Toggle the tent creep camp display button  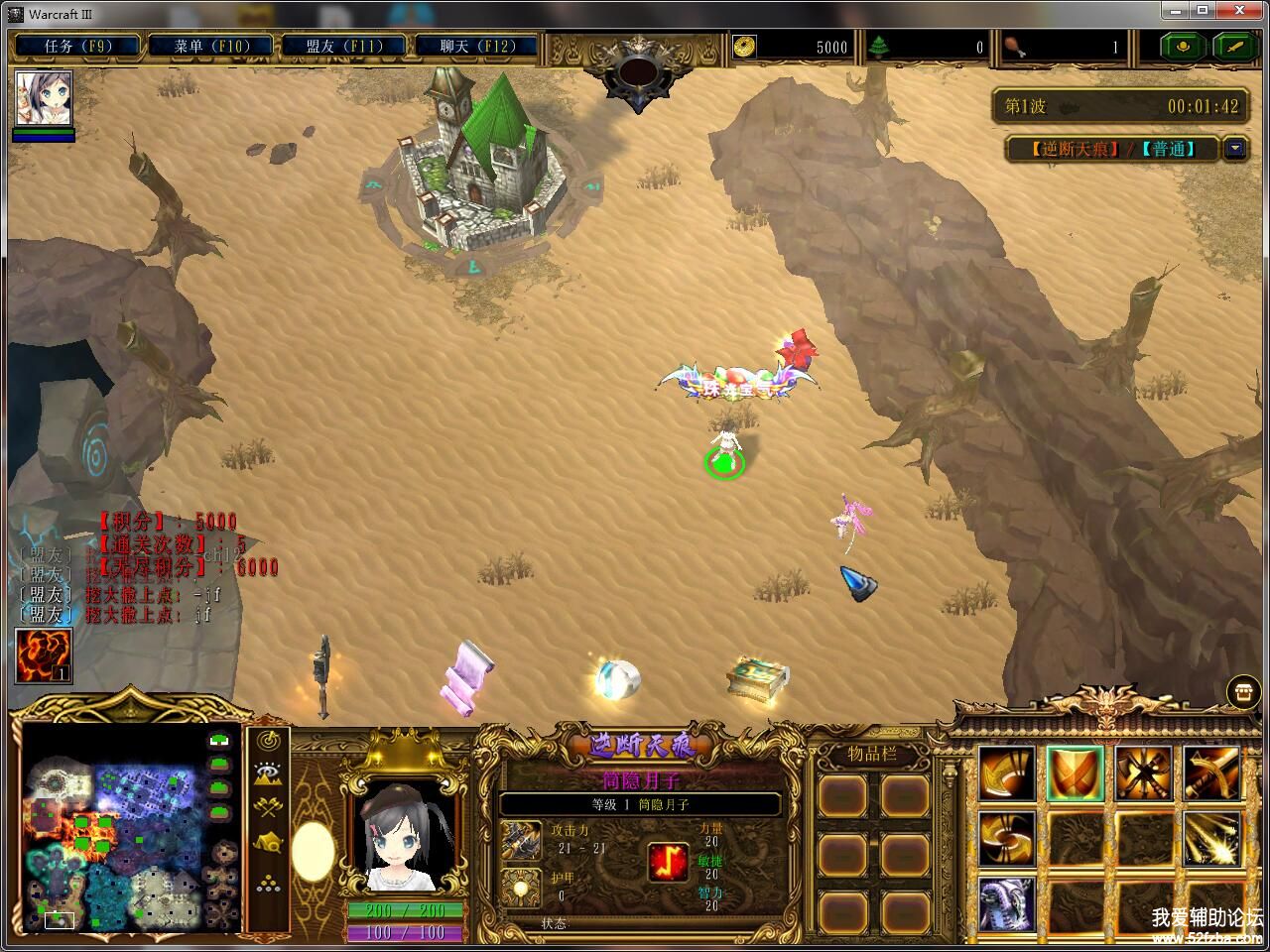[267, 843]
